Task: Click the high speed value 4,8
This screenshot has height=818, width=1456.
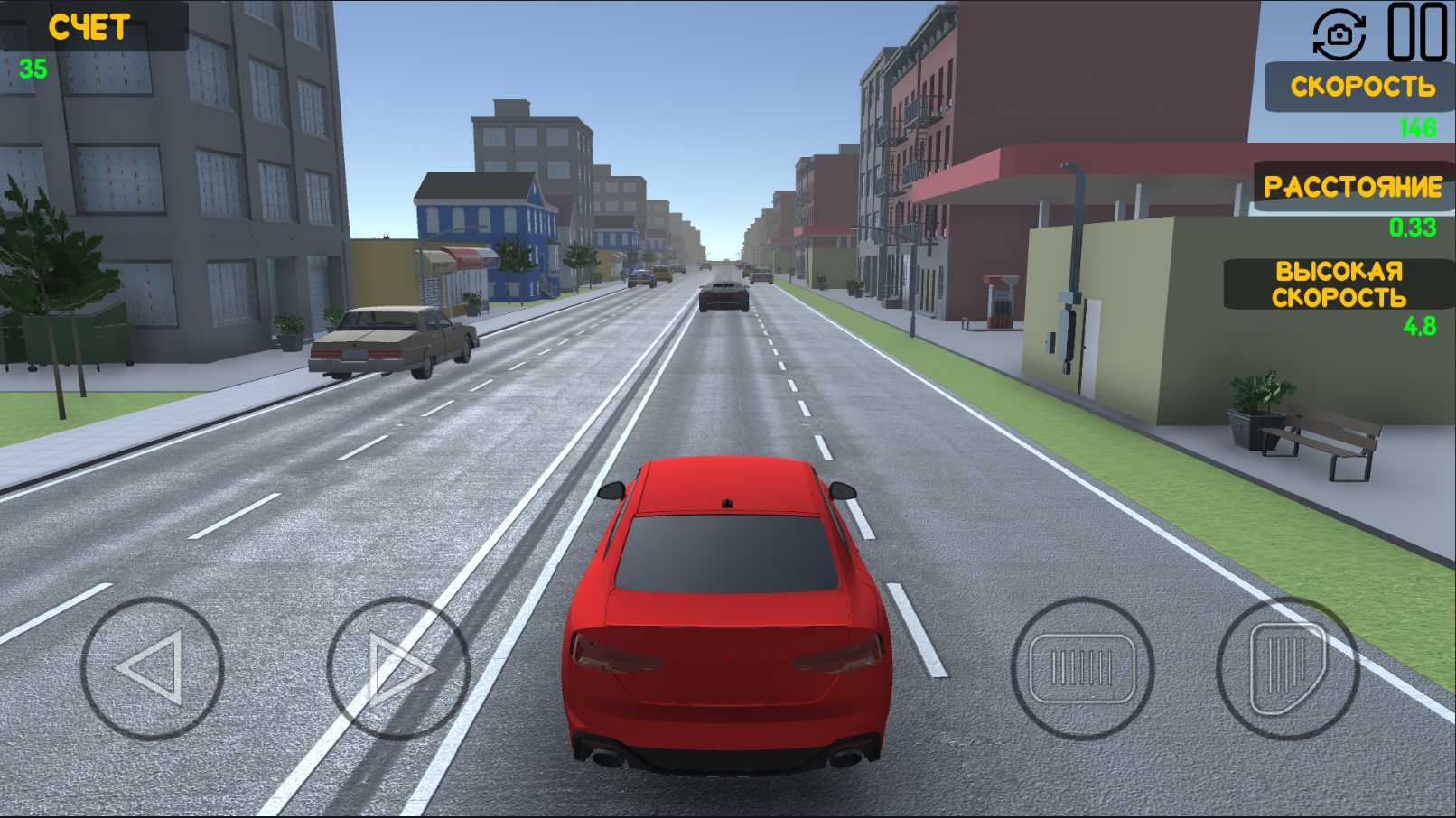Action: [1423, 328]
